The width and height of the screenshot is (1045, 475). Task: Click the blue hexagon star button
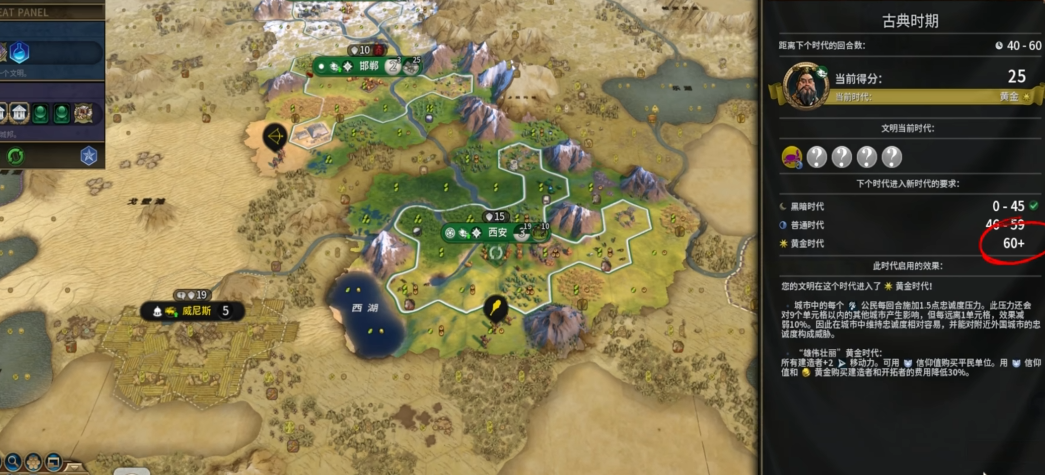pos(88,155)
